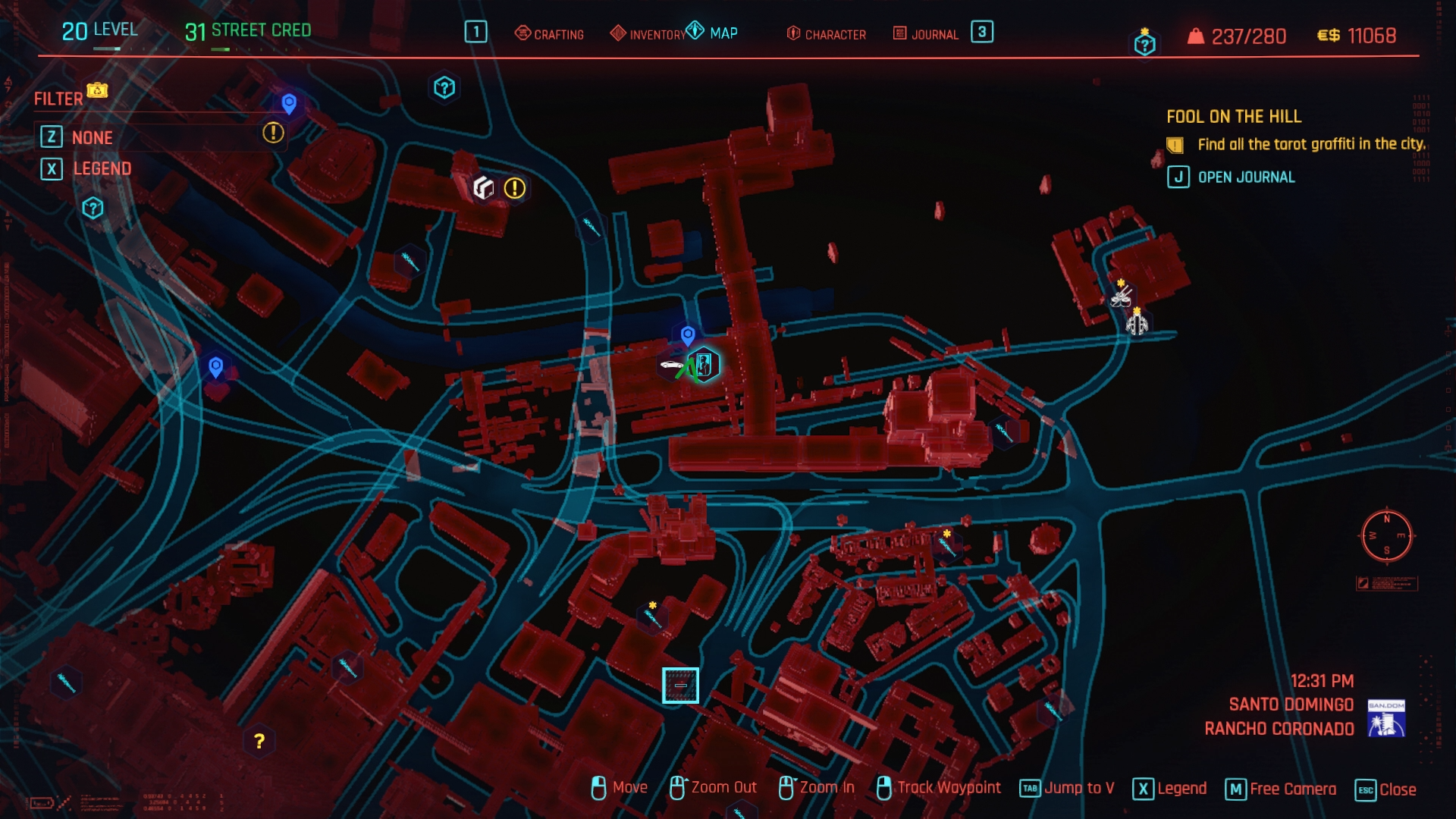This screenshot has height=819, width=1456.
Task: Set map filter to None
Action: tap(92, 137)
